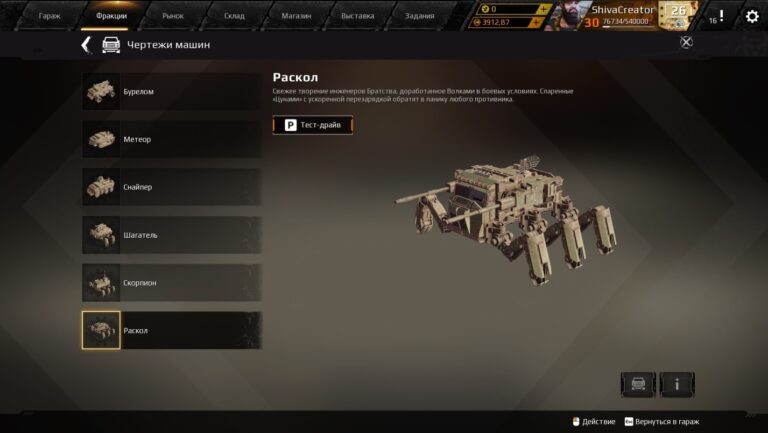Choose the Раскол blueprint row
The image size is (768, 433).
click(x=171, y=330)
